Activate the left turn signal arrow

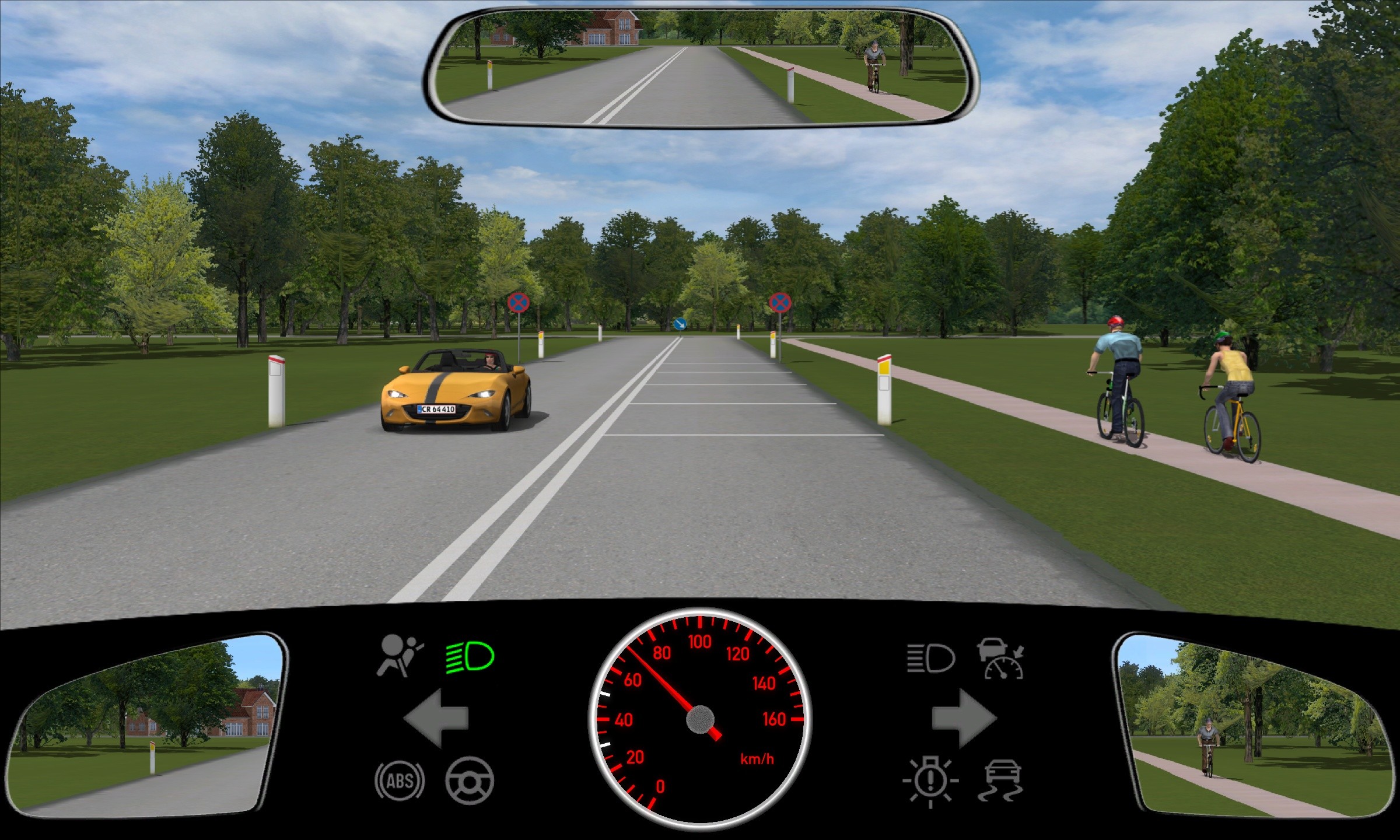click(x=436, y=719)
